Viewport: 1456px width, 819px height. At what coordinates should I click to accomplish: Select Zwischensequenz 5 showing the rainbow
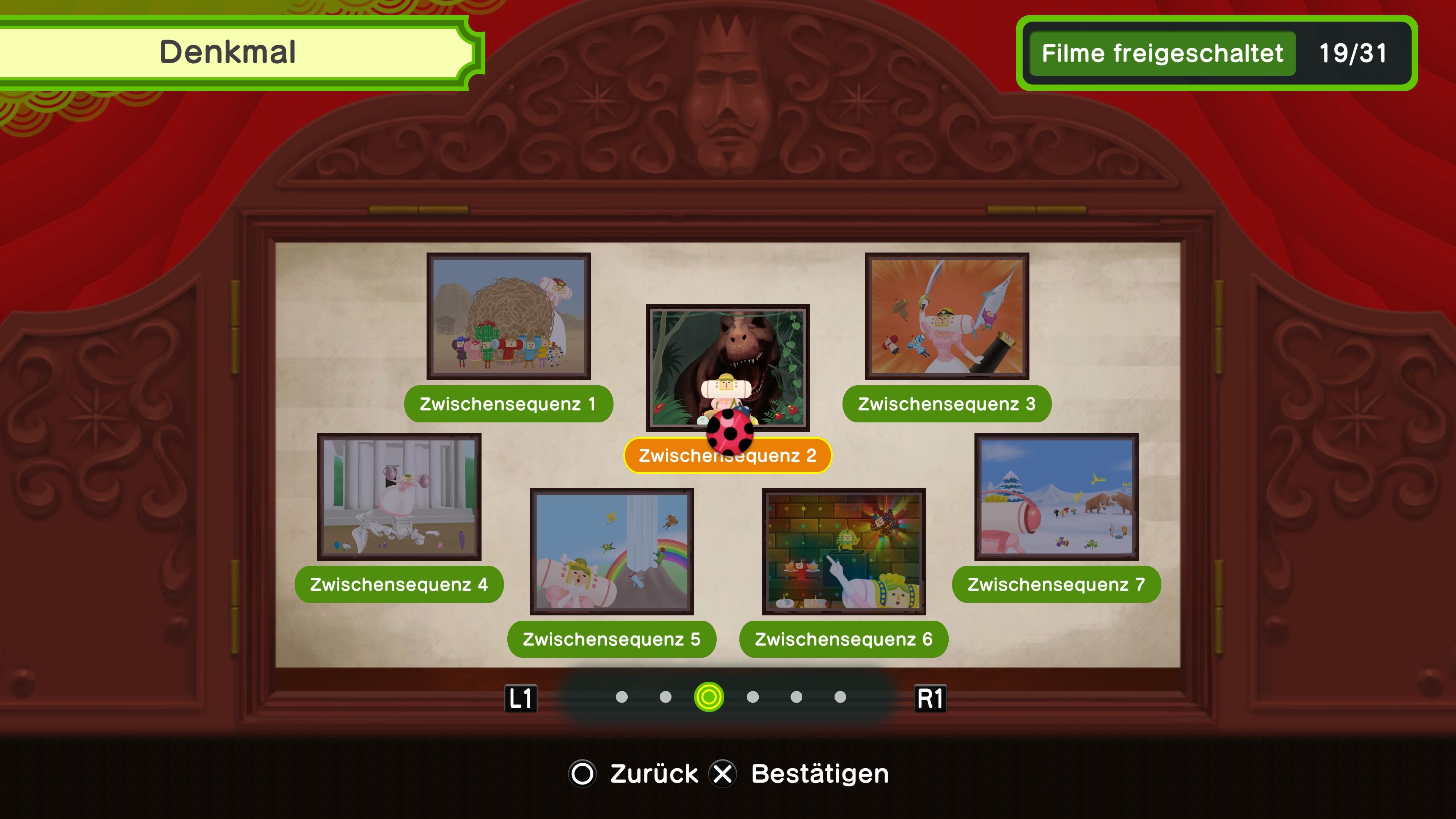pos(612,551)
